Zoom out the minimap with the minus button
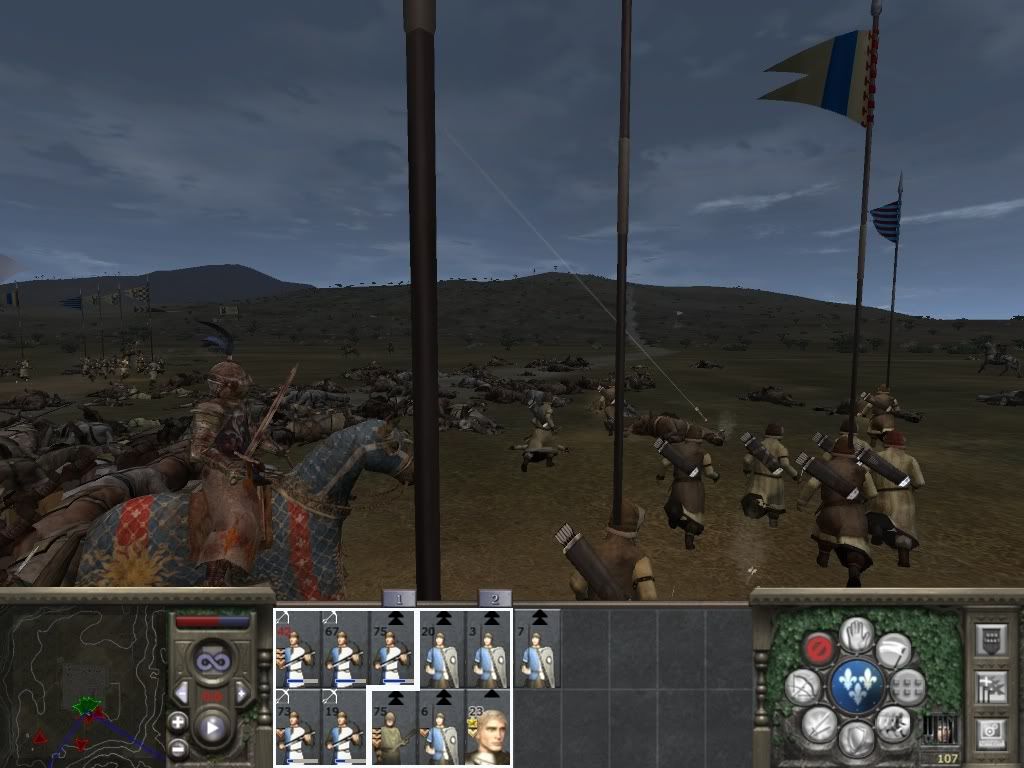1024x768 pixels. point(178,747)
